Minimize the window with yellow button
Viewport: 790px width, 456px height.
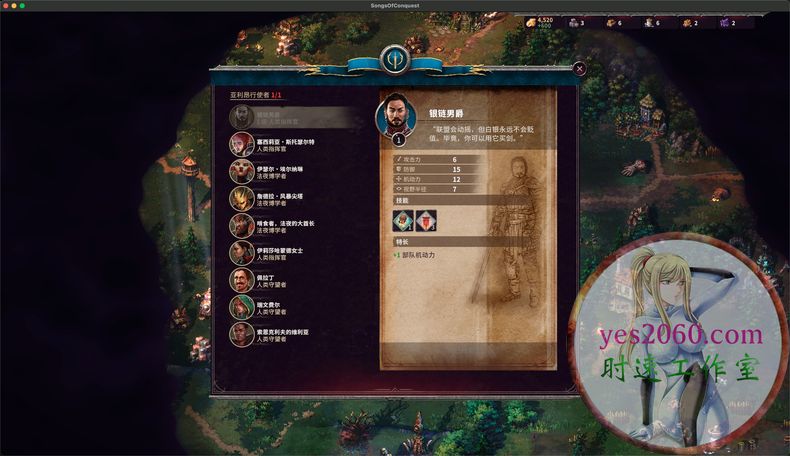pyautogui.click(x=16, y=6)
